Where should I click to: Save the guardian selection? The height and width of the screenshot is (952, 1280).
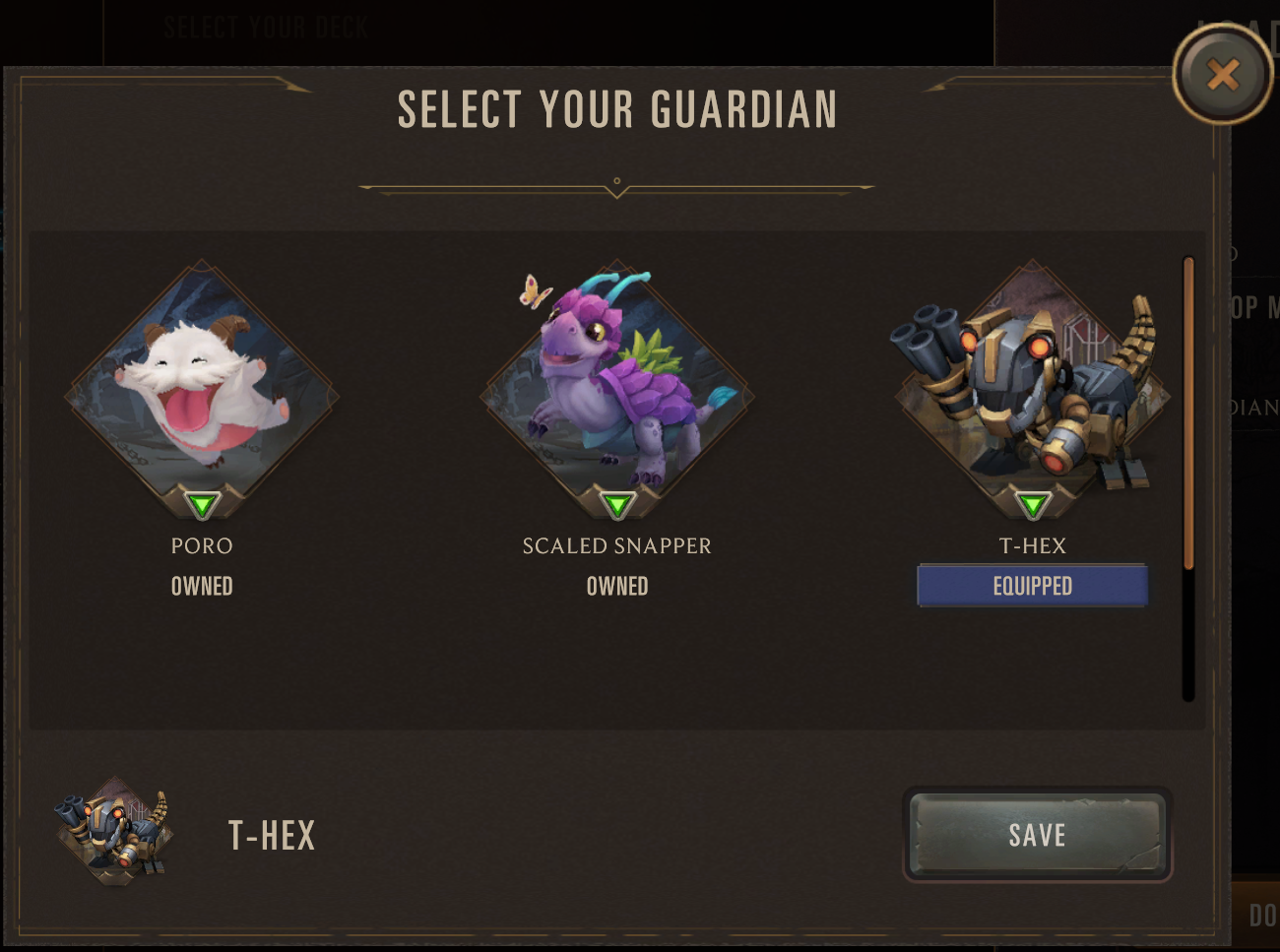point(1037,835)
